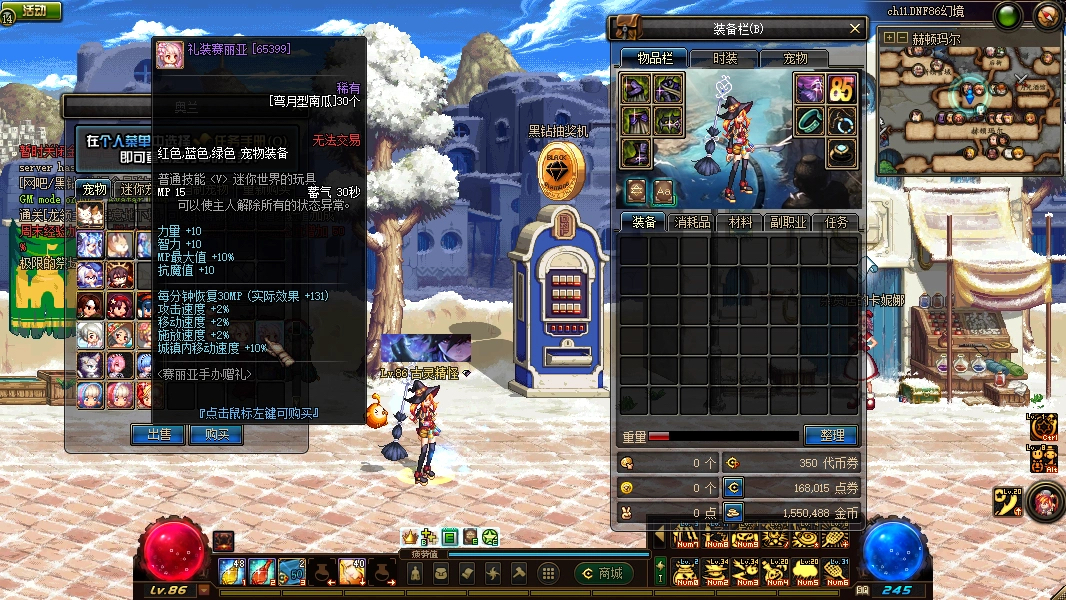
Task: Close the equipment window
Action: [x=854, y=29]
